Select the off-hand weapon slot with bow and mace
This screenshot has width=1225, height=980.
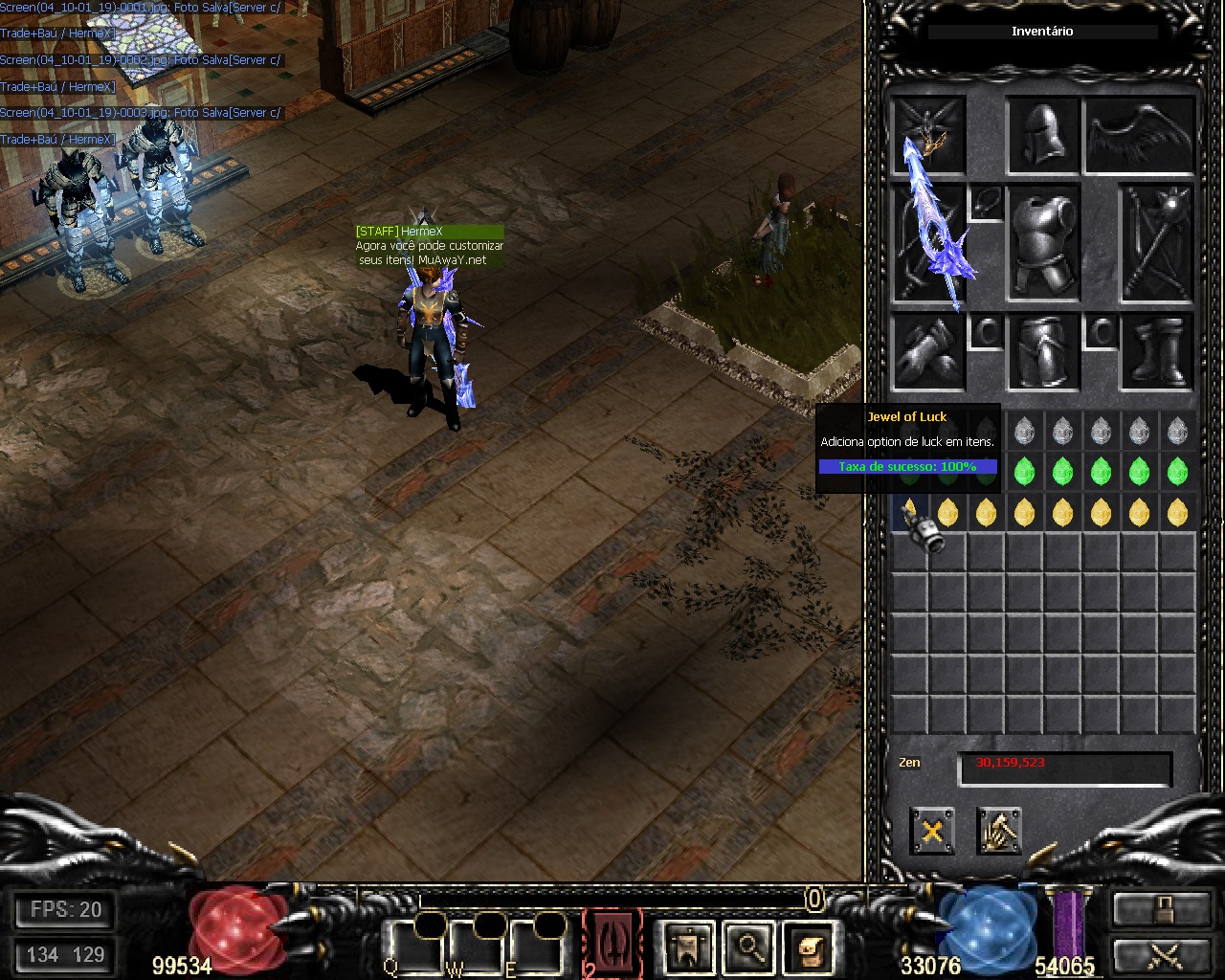point(1158,244)
